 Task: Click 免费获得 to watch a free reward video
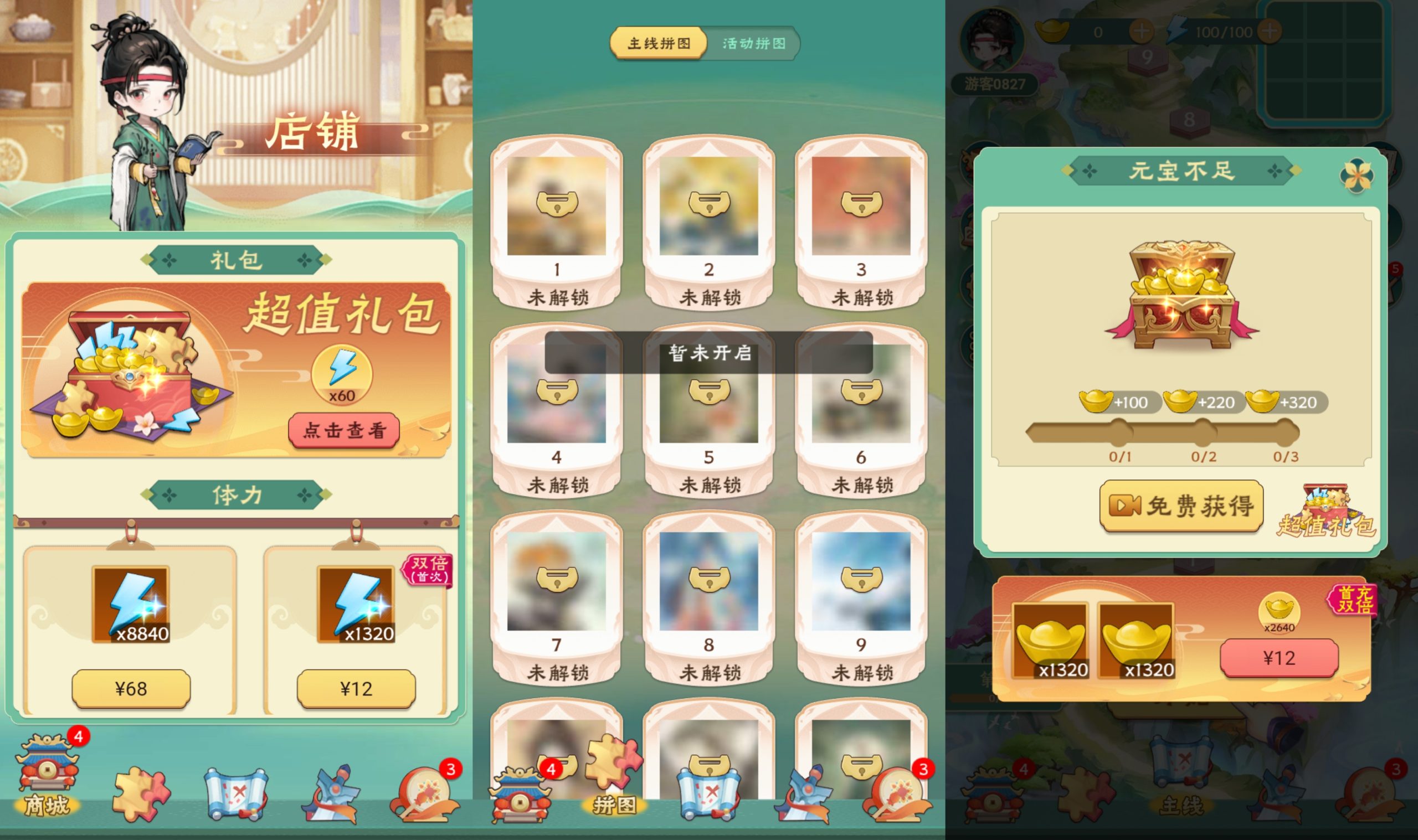(1181, 506)
